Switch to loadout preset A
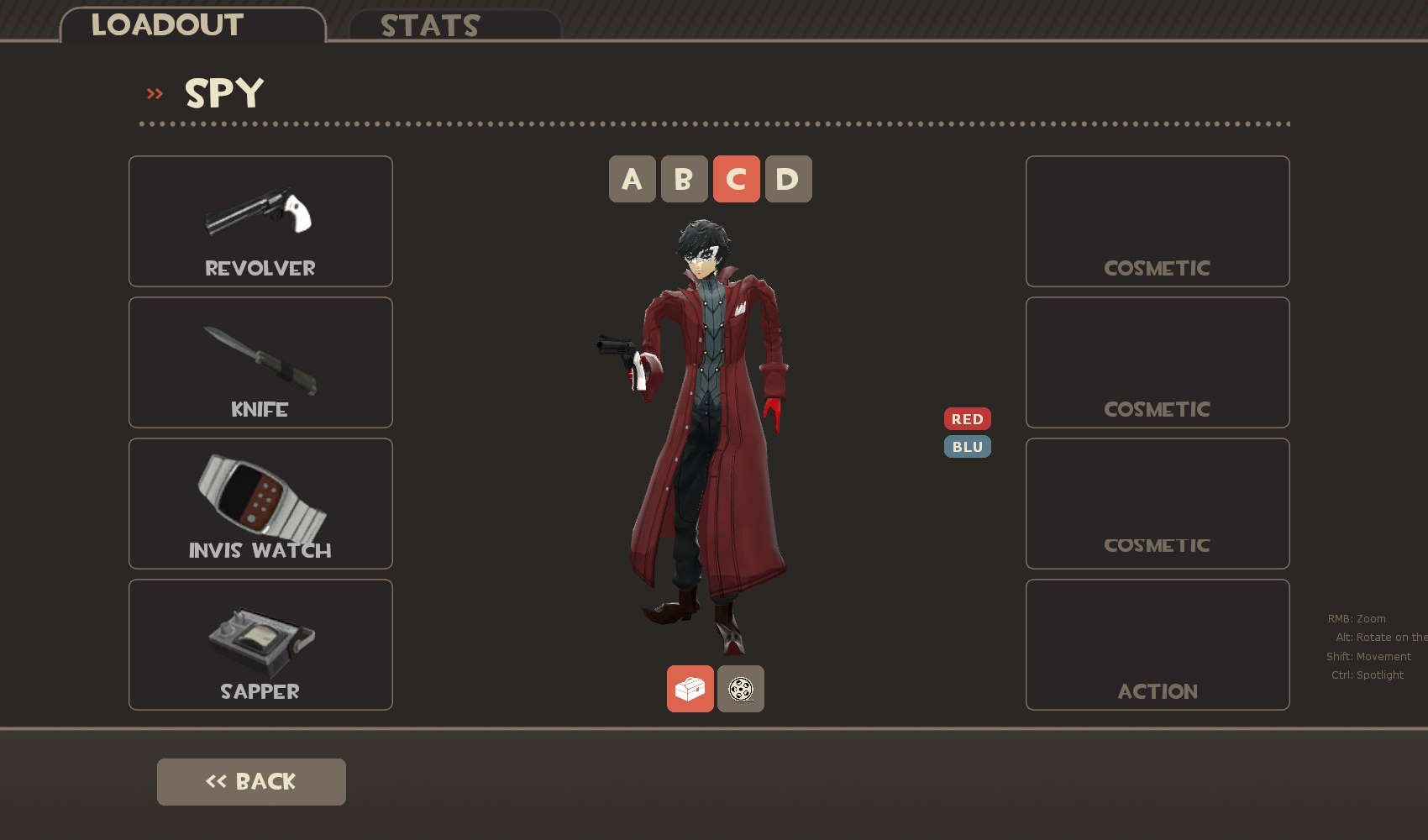This screenshot has width=1428, height=840. coord(632,179)
